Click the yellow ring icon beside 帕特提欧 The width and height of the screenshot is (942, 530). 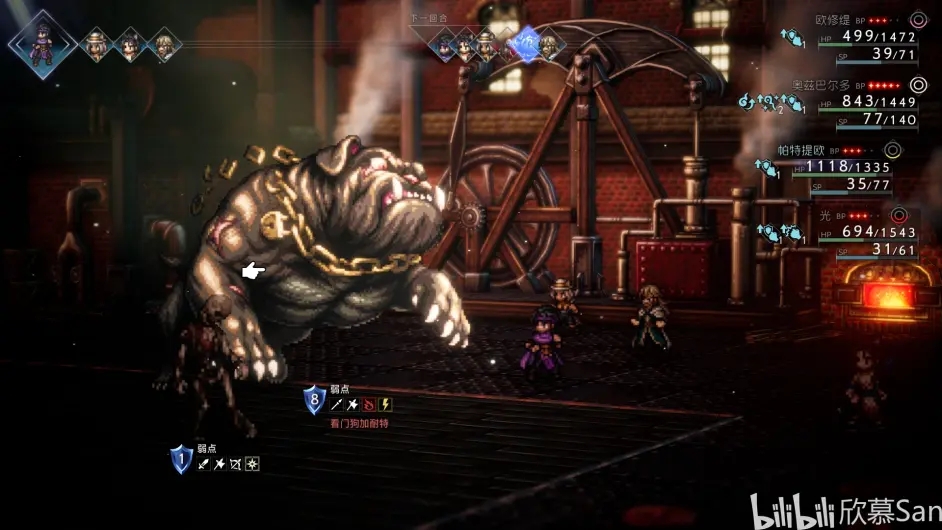tap(892, 150)
